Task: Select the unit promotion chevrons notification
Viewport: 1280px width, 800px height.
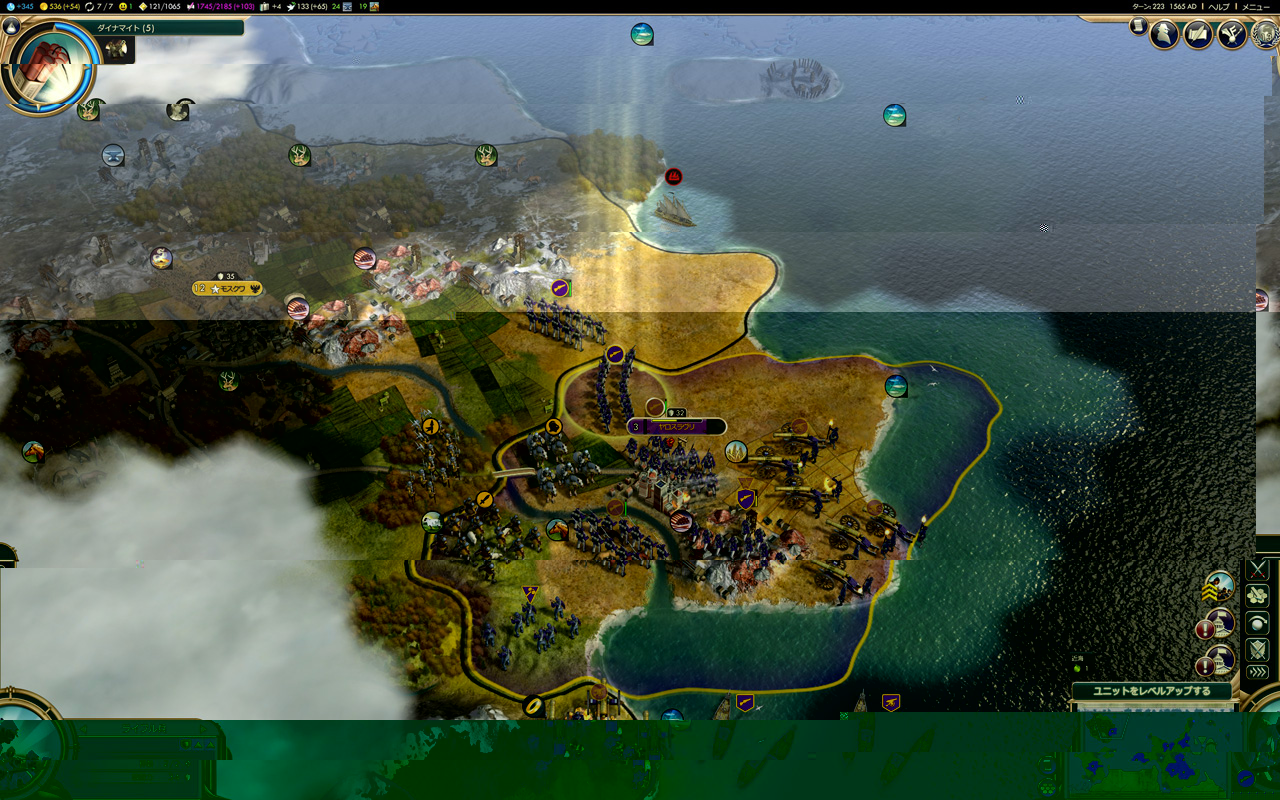Action: click(1218, 587)
